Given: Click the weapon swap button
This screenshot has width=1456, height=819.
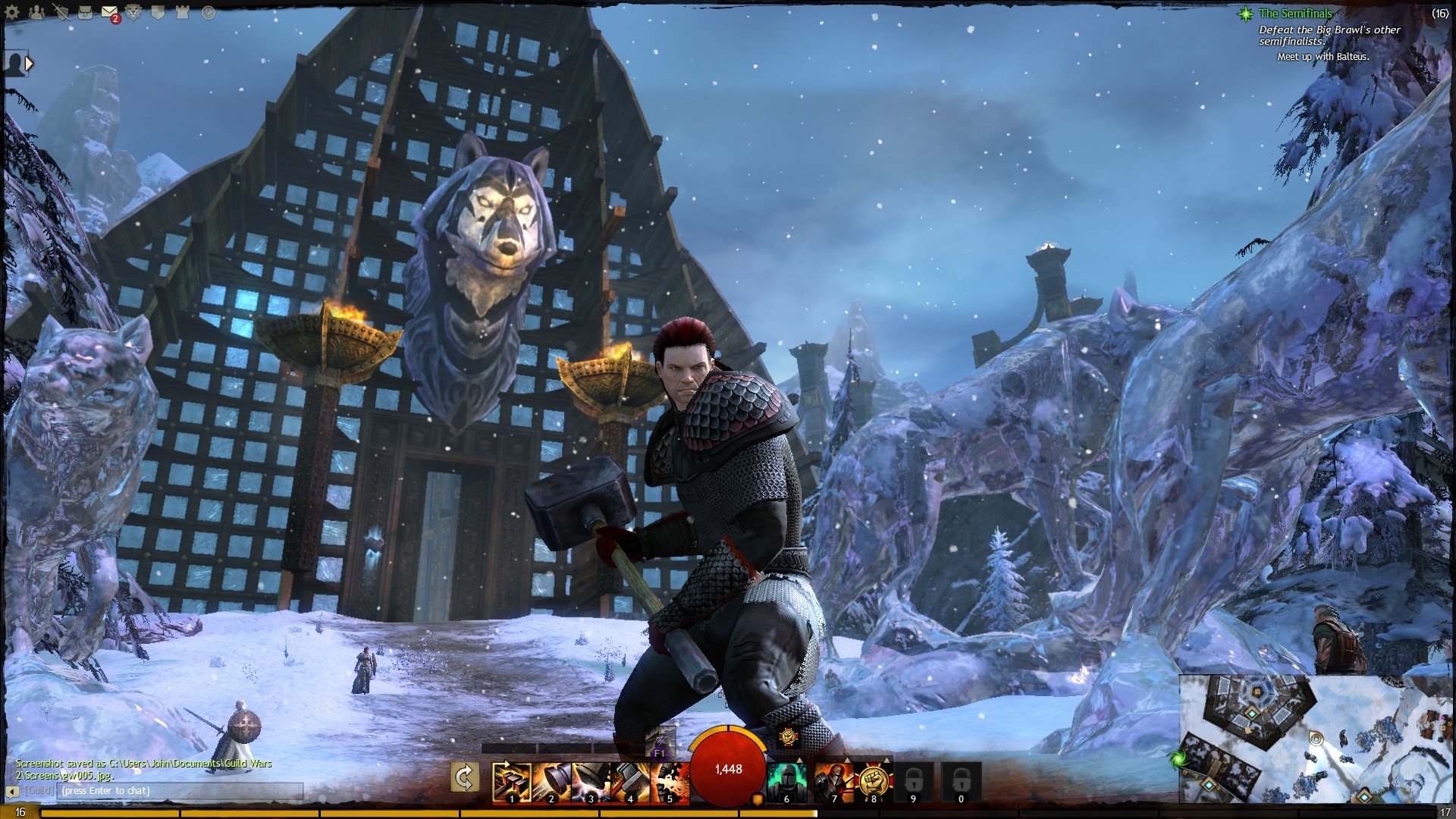Looking at the screenshot, I should tap(464, 778).
